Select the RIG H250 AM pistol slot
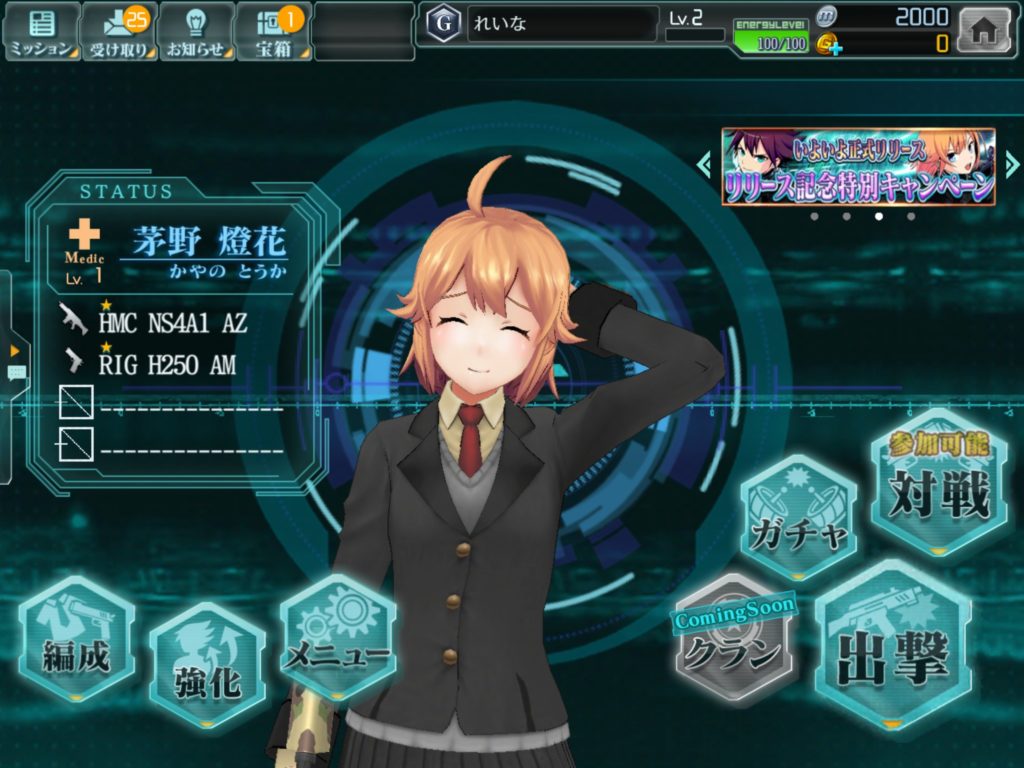 165,364
